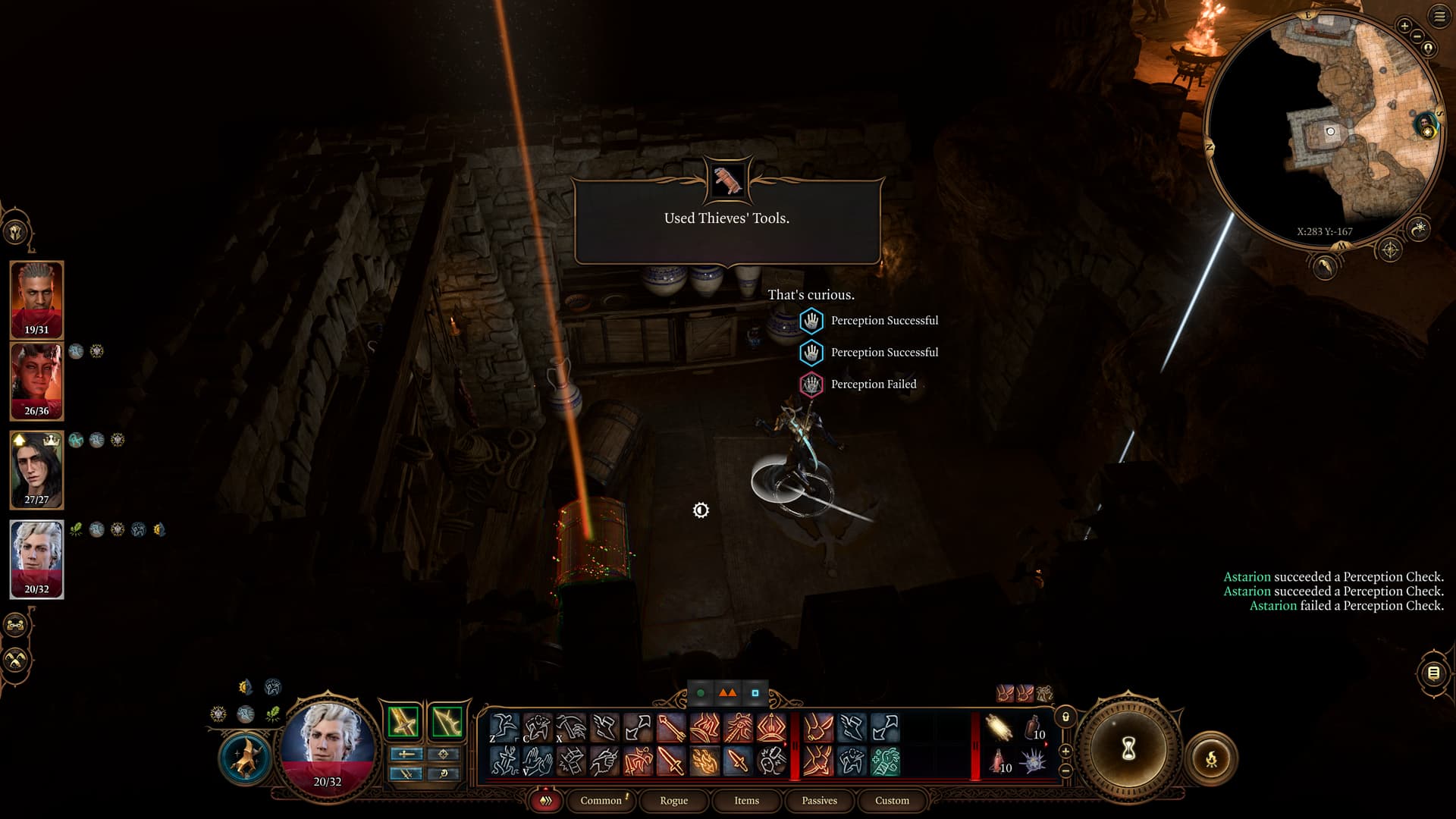Toggle the hotbar lock button
This screenshot has width=1456, height=819.
tap(1065, 717)
